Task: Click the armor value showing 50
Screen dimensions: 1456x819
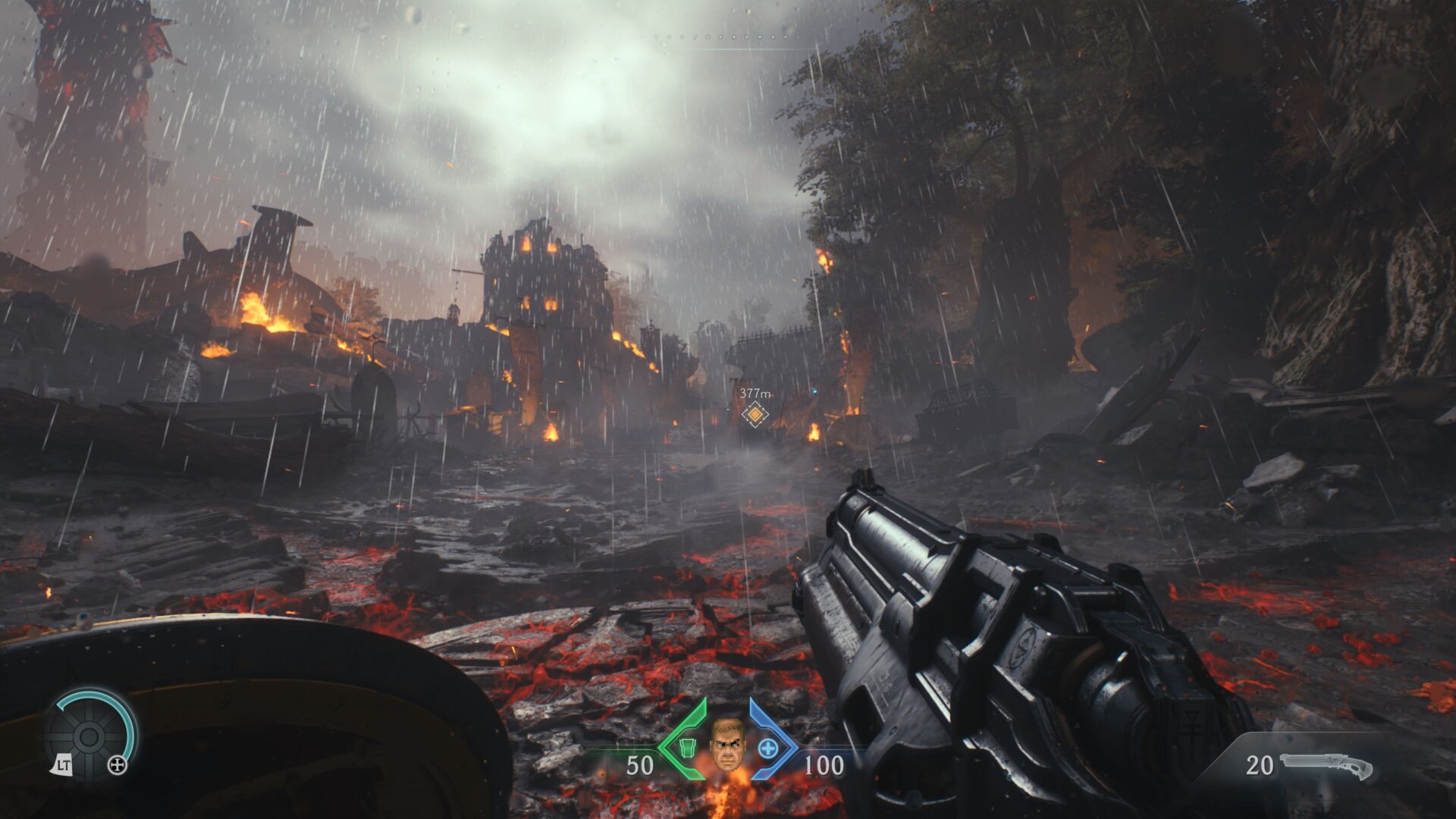Action: (641, 764)
